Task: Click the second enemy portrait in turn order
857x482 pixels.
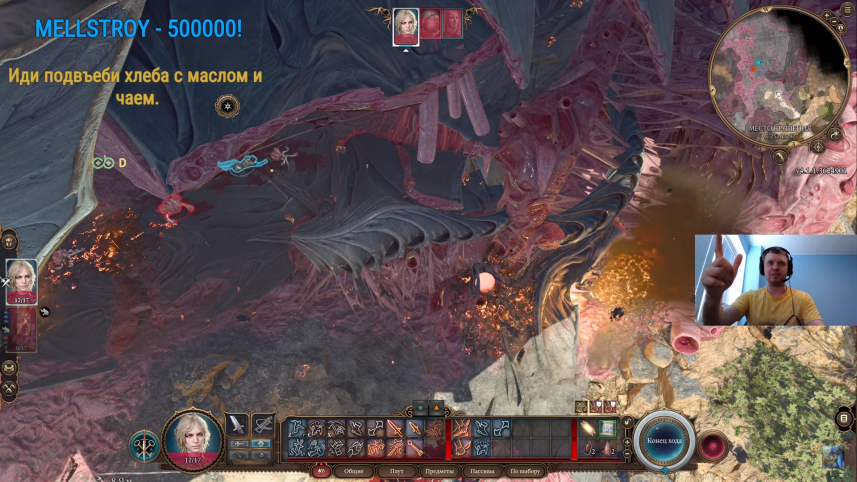Action: 430,24
